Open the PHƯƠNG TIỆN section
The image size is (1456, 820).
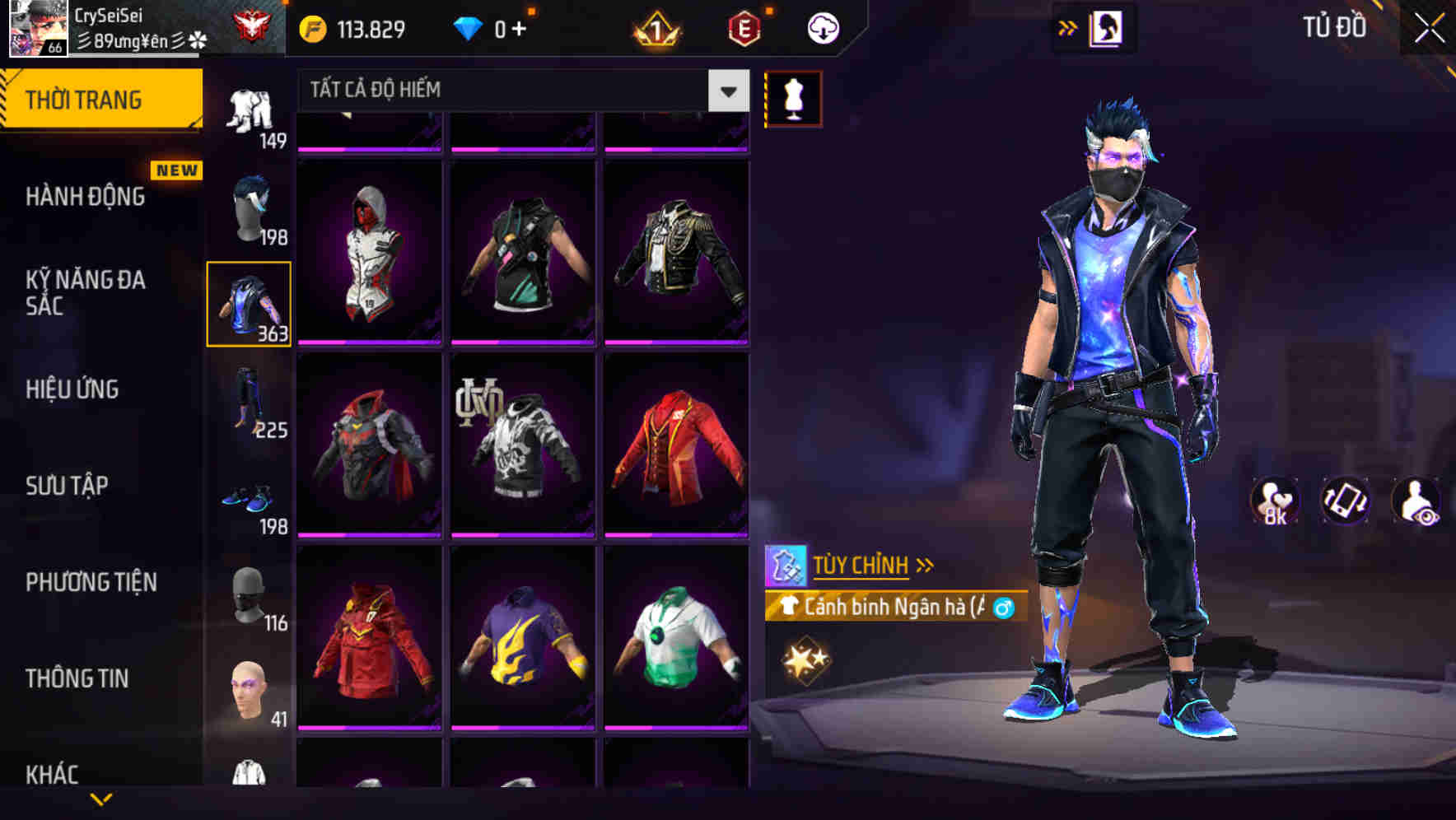pos(91,581)
